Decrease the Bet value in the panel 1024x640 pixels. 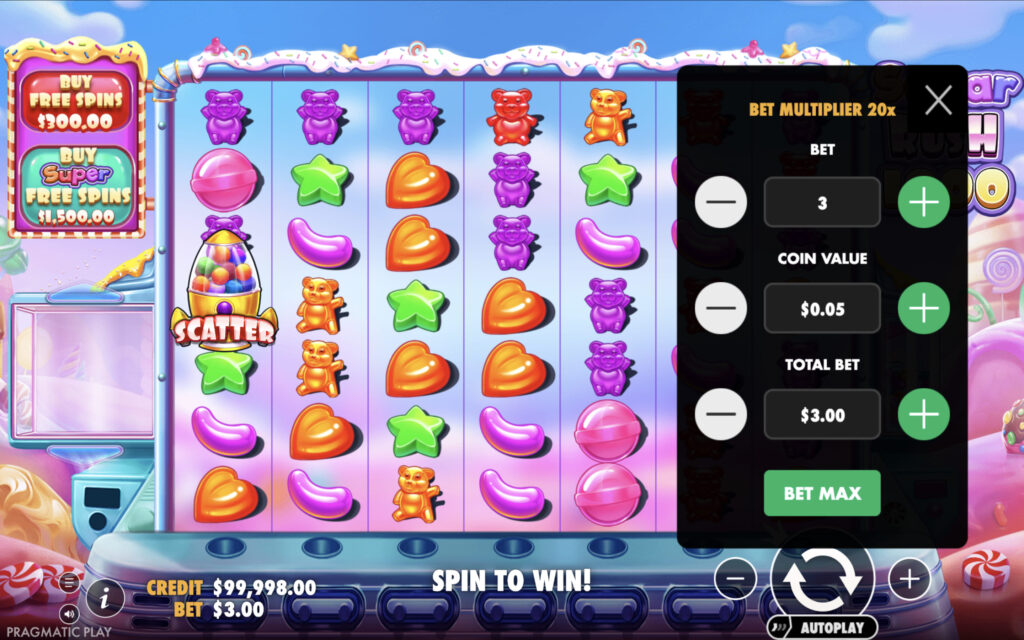[720, 203]
